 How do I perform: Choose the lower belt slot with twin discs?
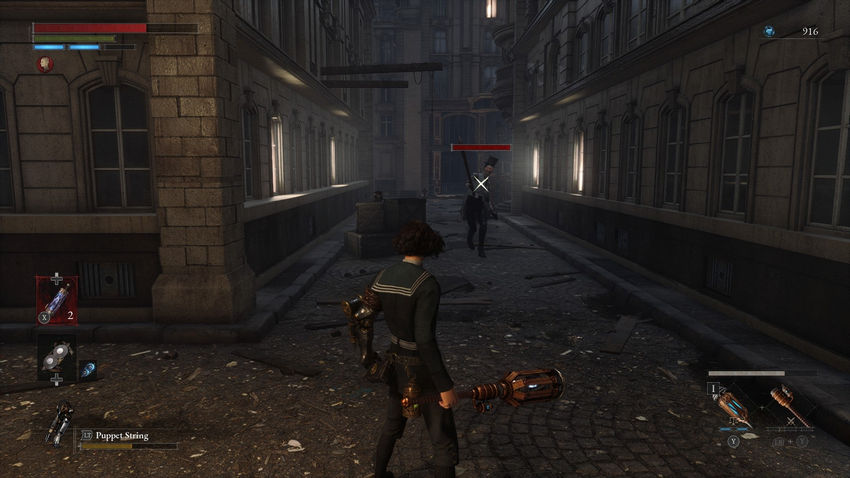coord(55,353)
